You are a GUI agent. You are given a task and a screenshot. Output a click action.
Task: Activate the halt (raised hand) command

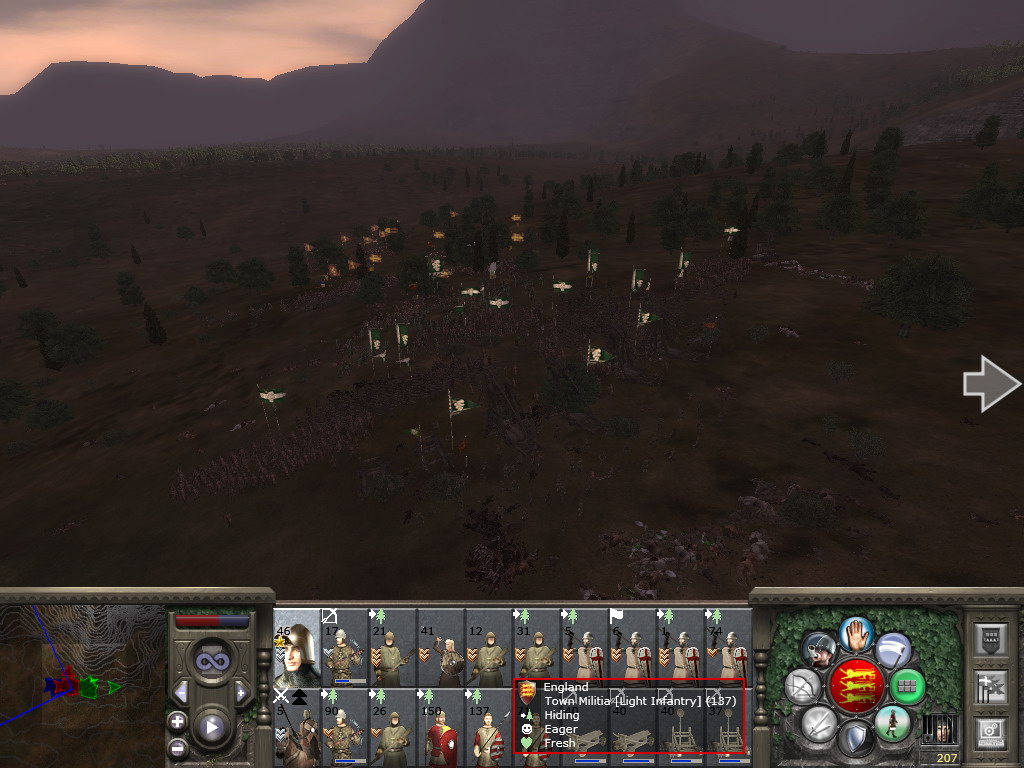(x=856, y=633)
